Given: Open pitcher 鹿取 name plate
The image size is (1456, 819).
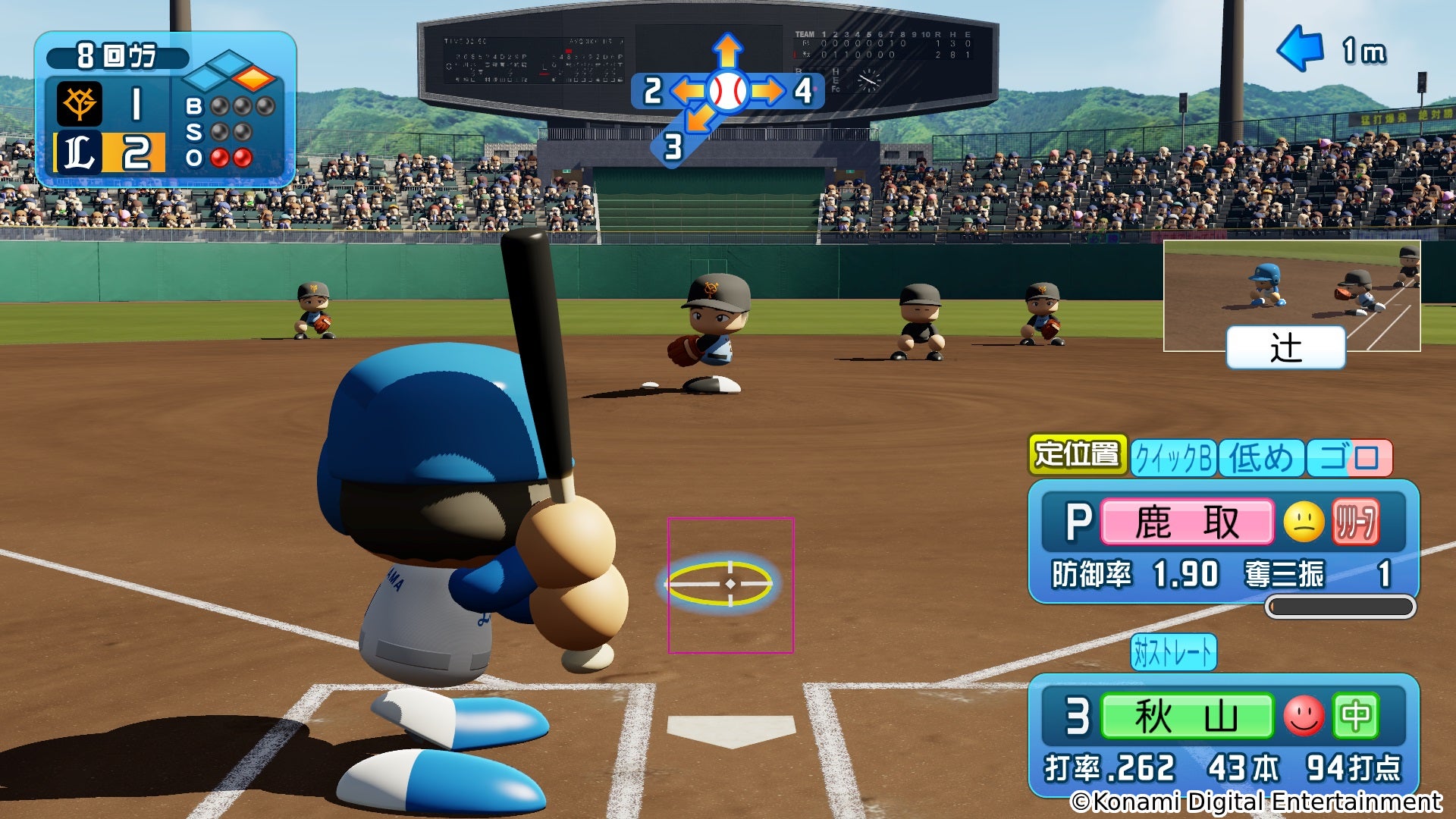Looking at the screenshot, I should (1187, 522).
